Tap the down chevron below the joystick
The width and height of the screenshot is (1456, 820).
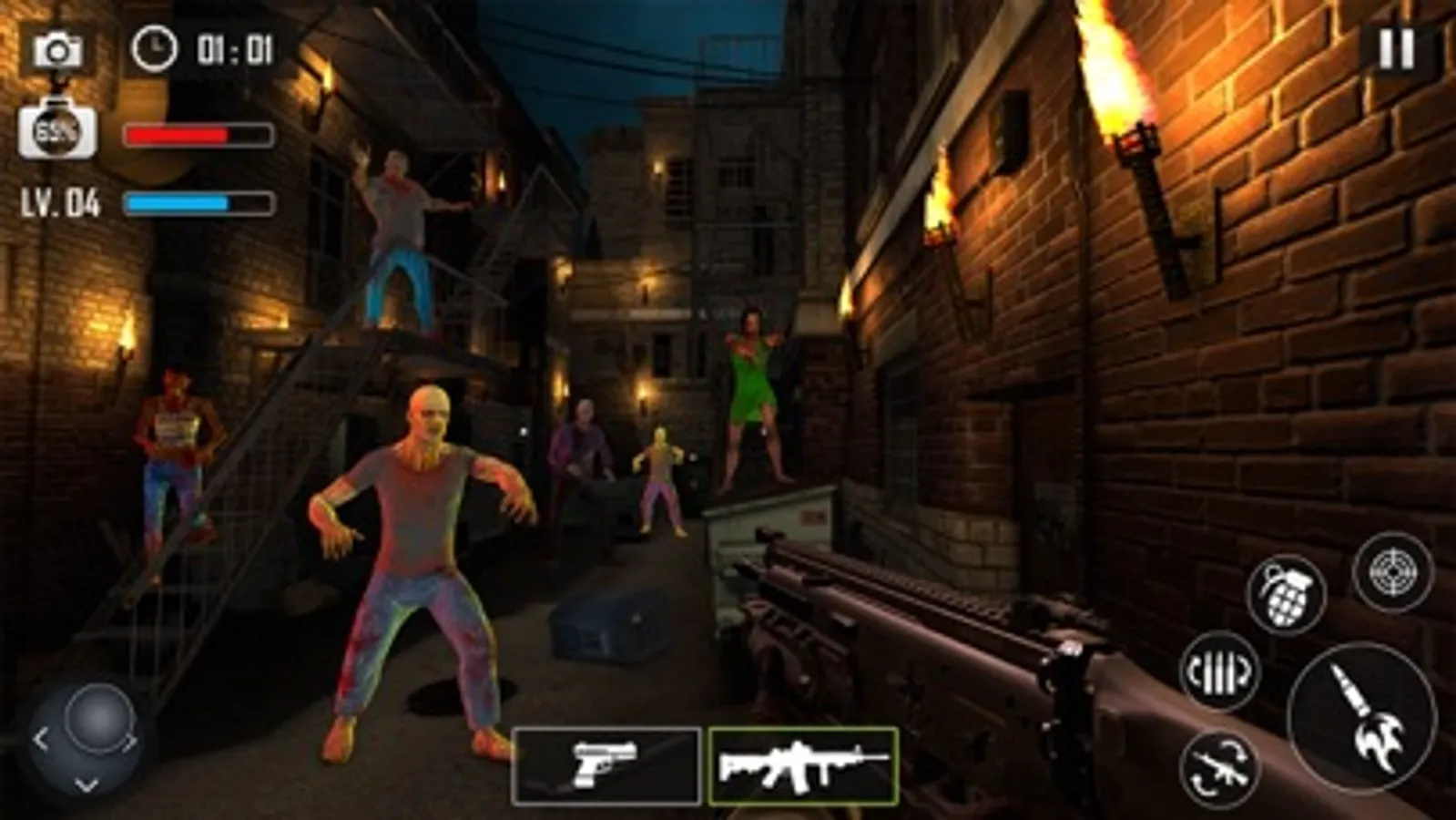[87, 782]
